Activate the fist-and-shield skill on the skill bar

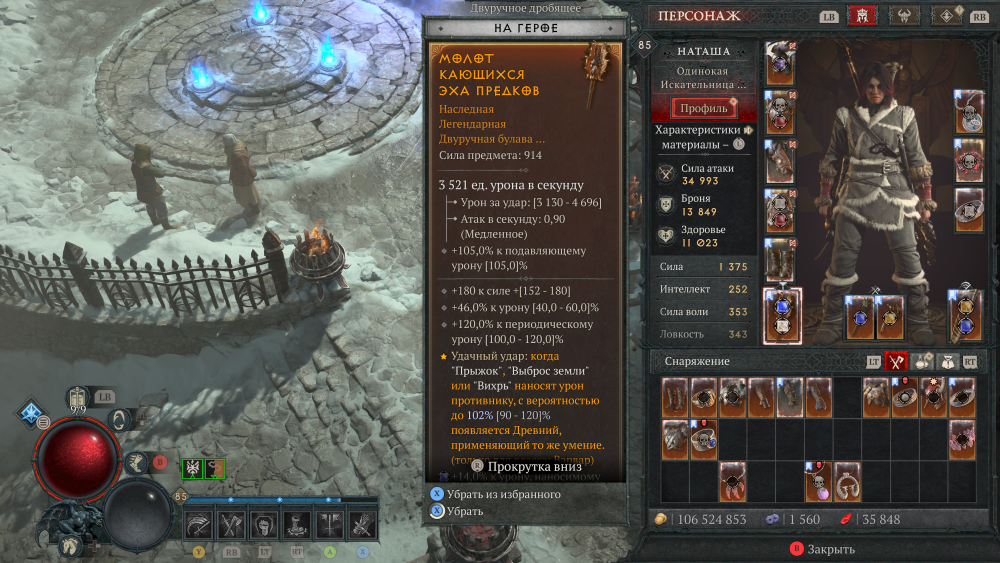click(265, 523)
